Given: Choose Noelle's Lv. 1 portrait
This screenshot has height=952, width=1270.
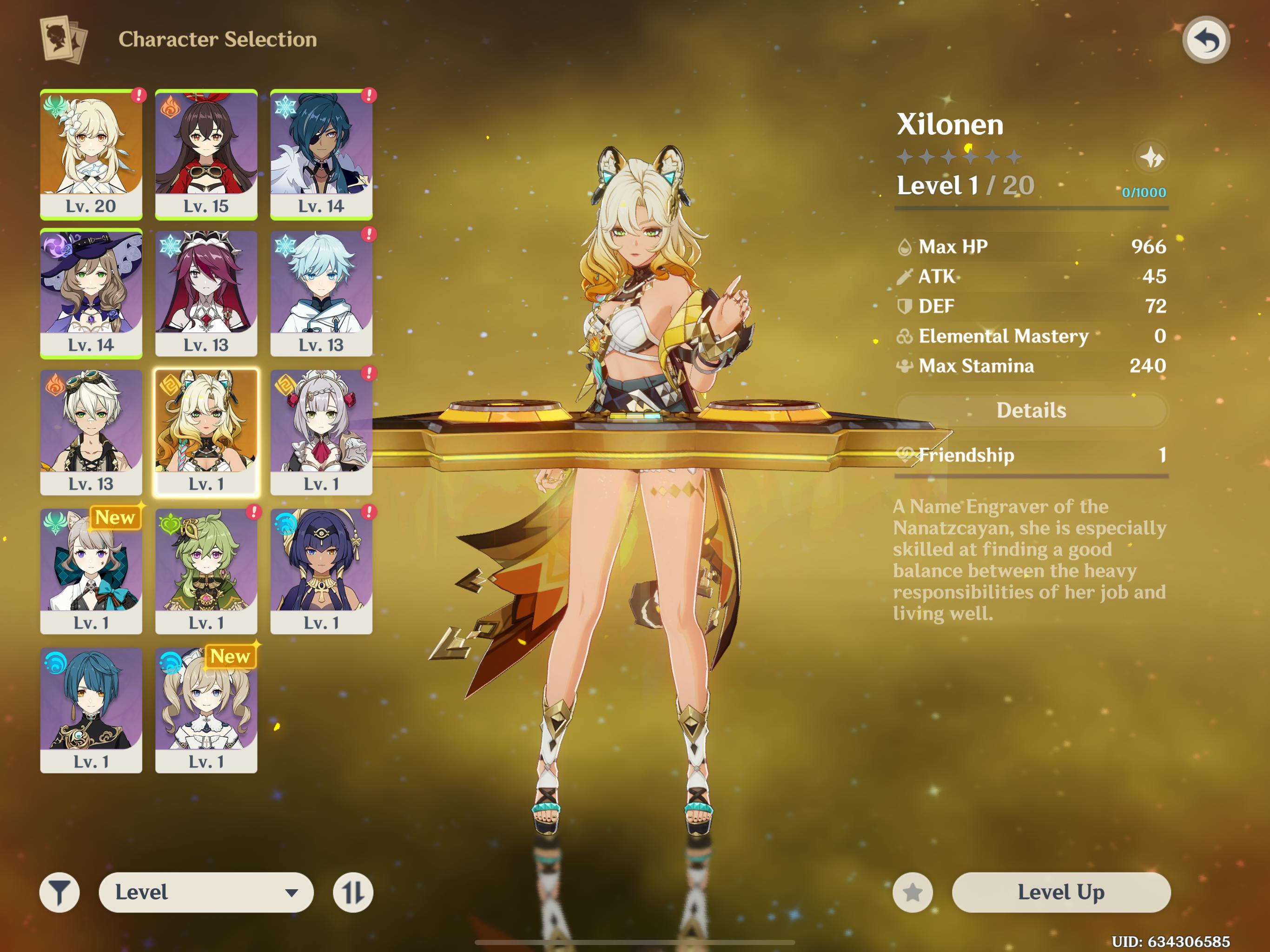Looking at the screenshot, I should pos(321,432).
